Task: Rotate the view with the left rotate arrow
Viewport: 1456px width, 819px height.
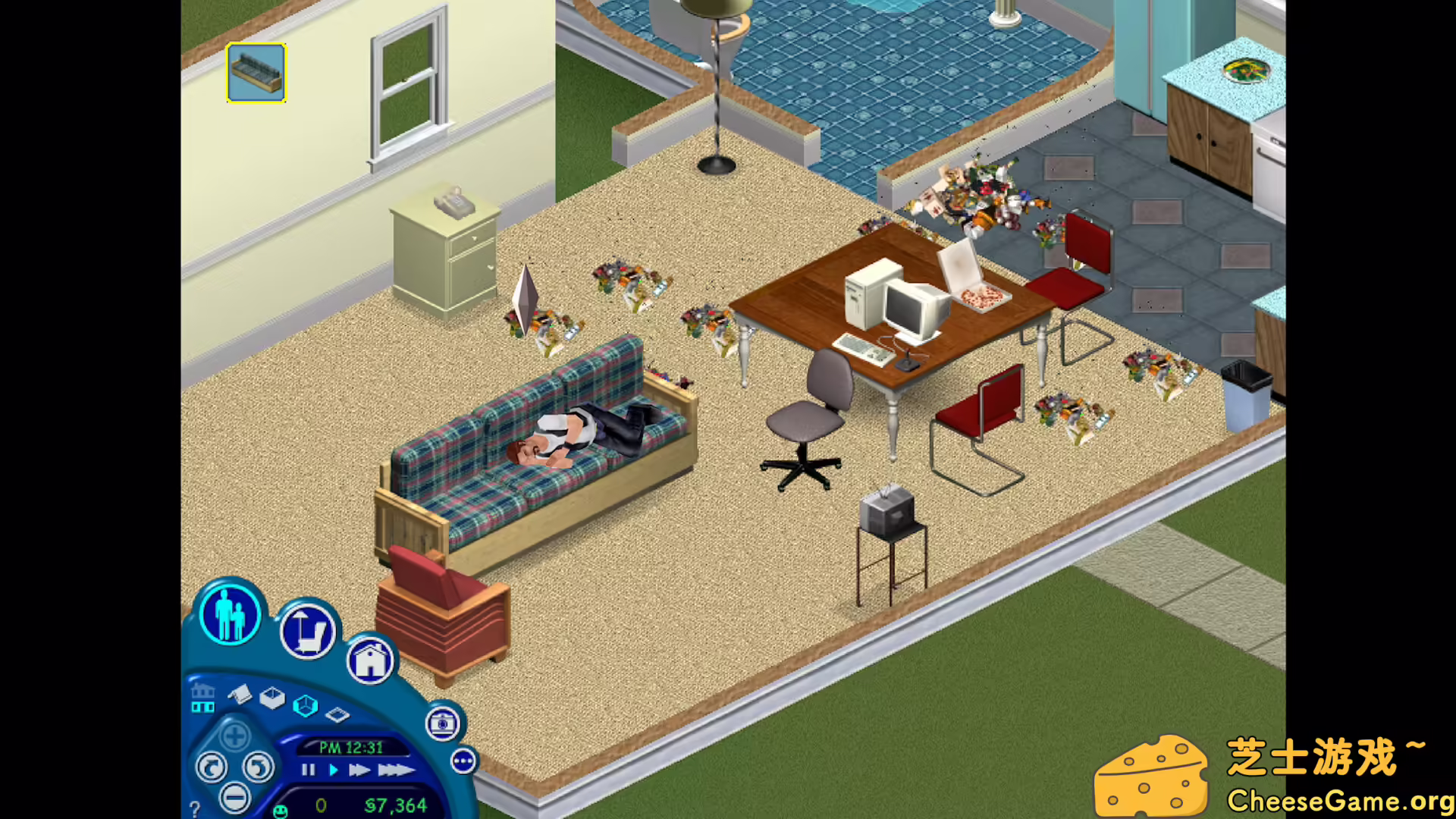Action: [x=212, y=767]
